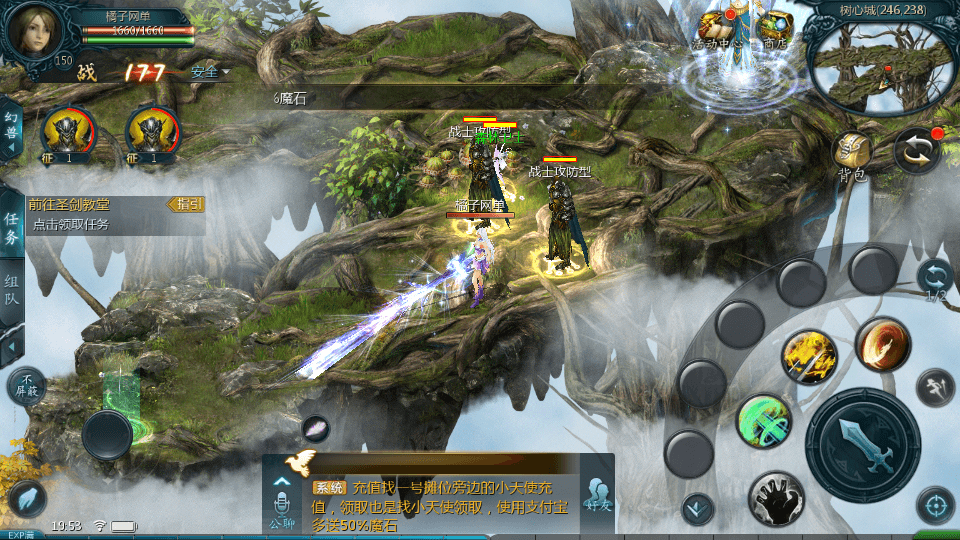960x540 pixels.
Task: Tap the crosshair target-lock button
Action: (935, 506)
